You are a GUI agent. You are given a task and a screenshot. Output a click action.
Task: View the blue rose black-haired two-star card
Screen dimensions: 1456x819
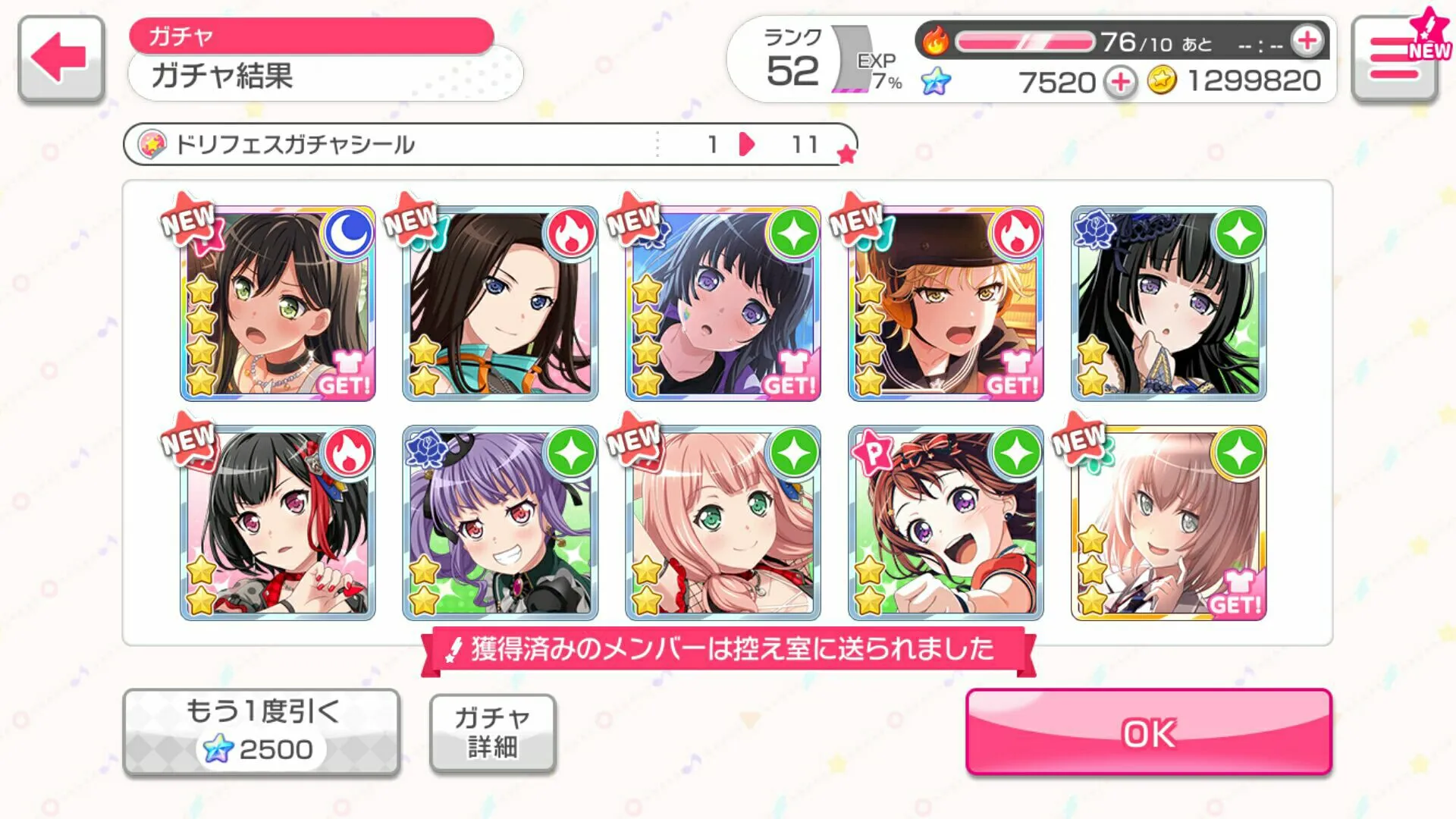pyautogui.click(x=1169, y=303)
